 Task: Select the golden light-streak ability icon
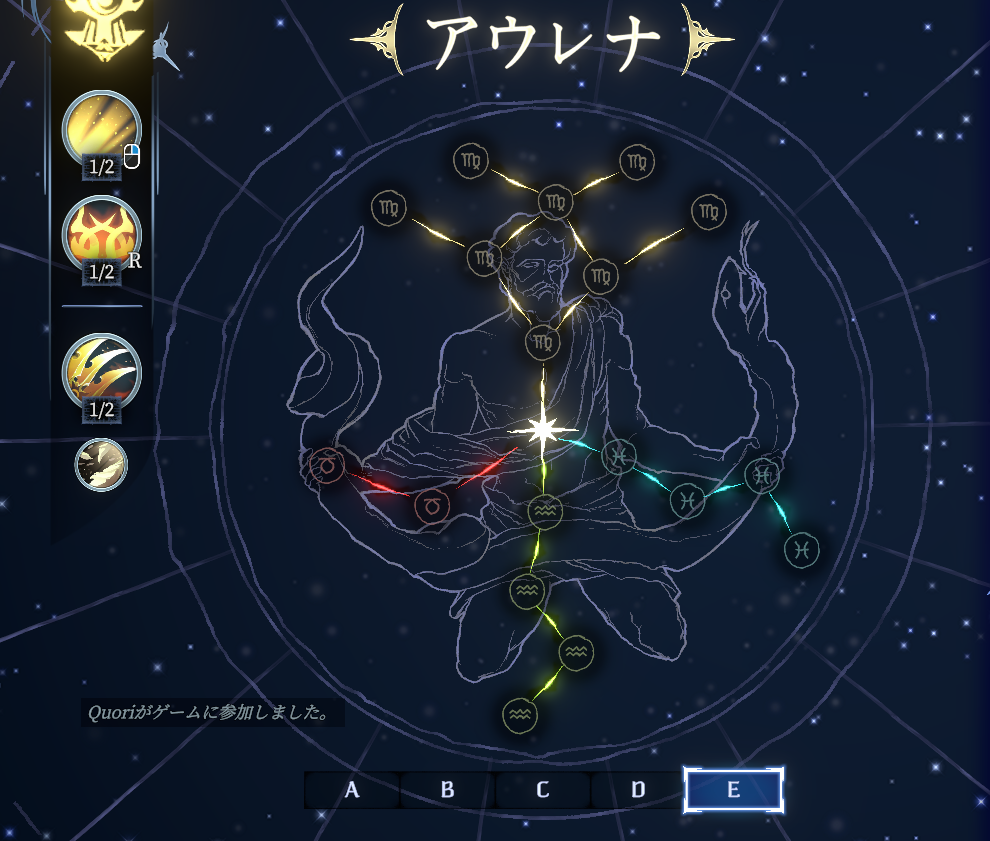[101, 130]
